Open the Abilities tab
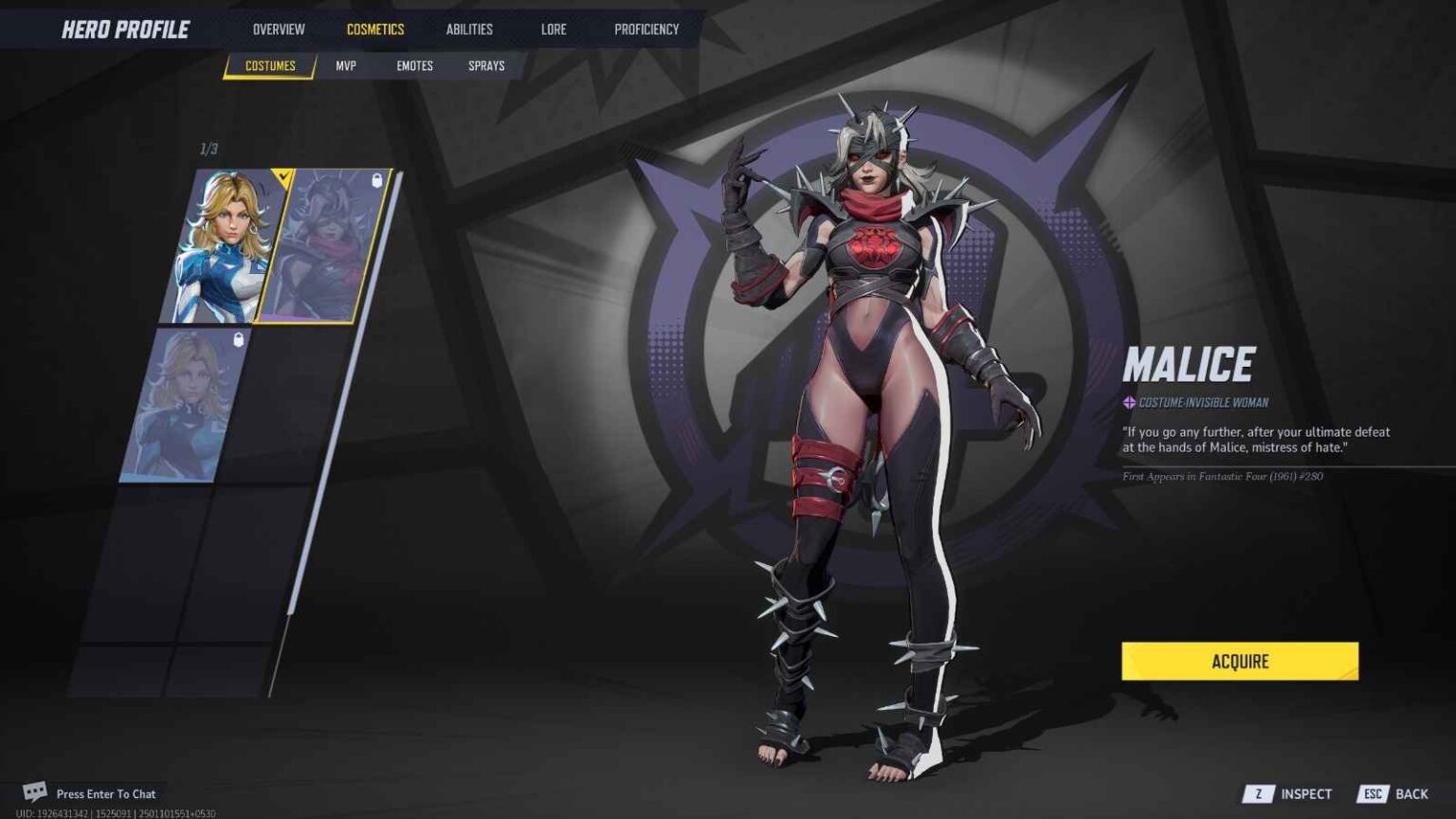The image size is (1456, 819). pyautogui.click(x=469, y=29)
